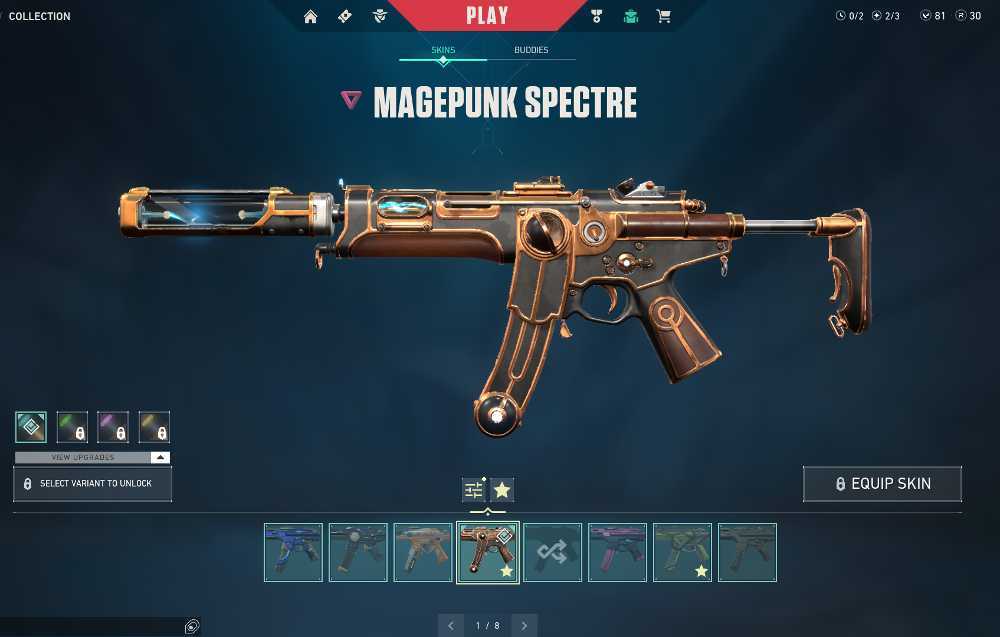This screenshot has width=1000, height=637.
Task: Equip the Magepunk Spectre skin
Action: point(882,484)
